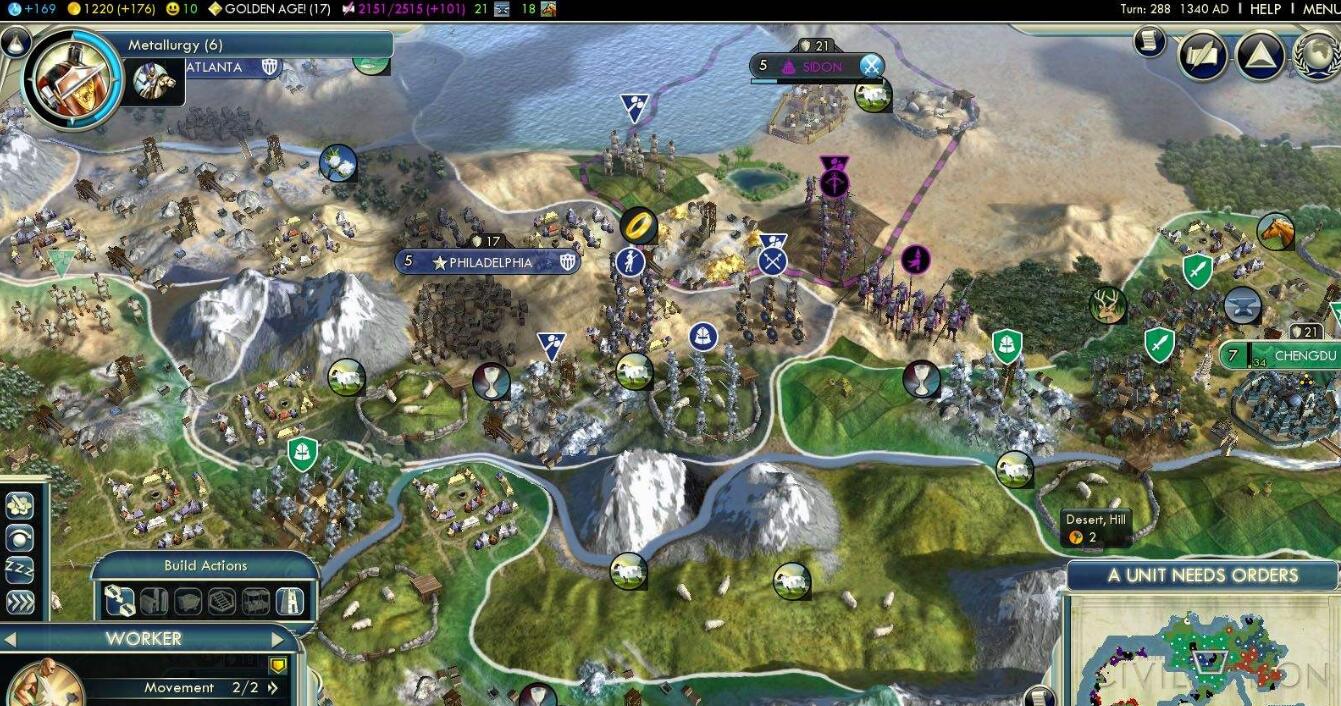Screen dimensions: 1341x706
Task: Open the notification log scroll icon
Action: pyautogui.click(x=1150, y=41)
